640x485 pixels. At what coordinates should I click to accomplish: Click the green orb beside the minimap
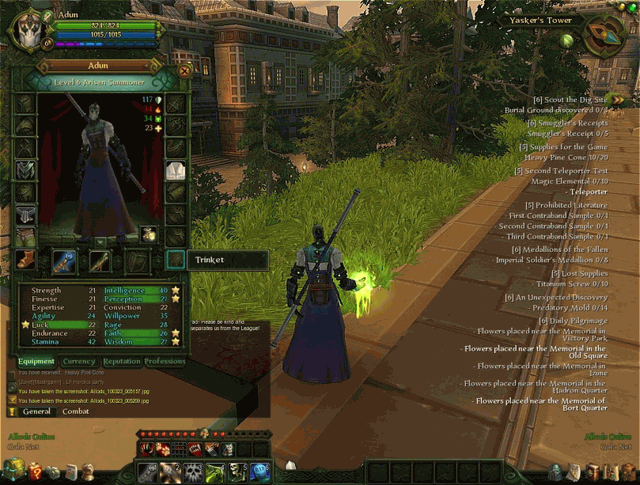[x=567, y=41]
